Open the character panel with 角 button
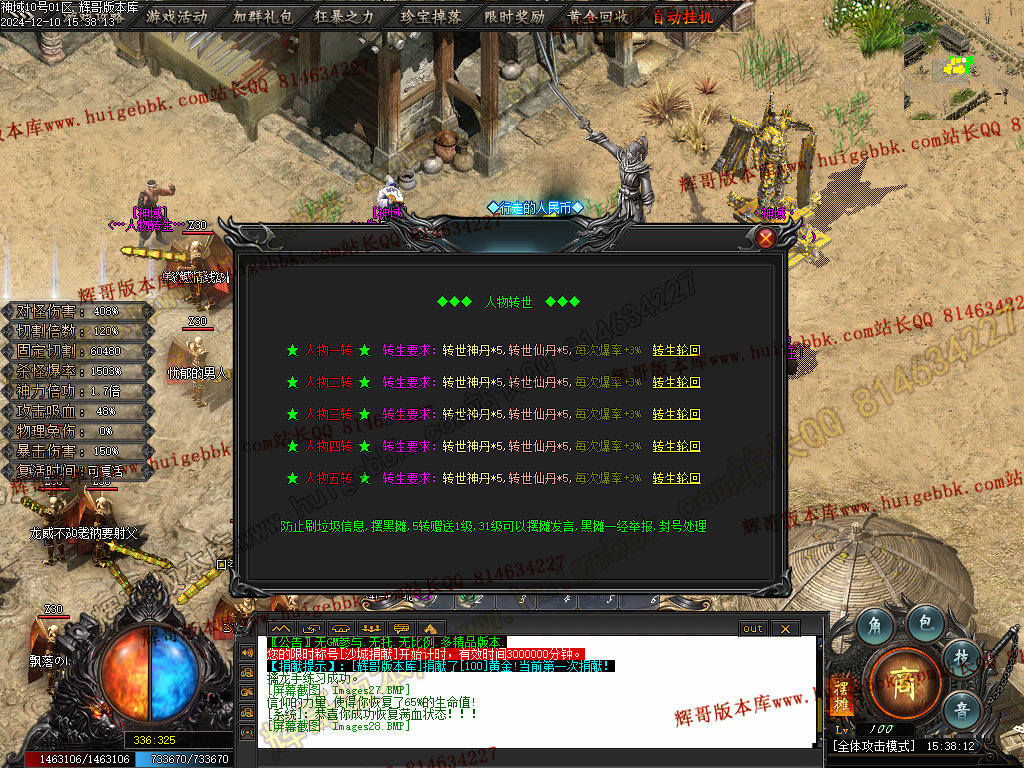Image resolution: width=1024 pixels, height=768 pixels. click(x=875, y=625)
